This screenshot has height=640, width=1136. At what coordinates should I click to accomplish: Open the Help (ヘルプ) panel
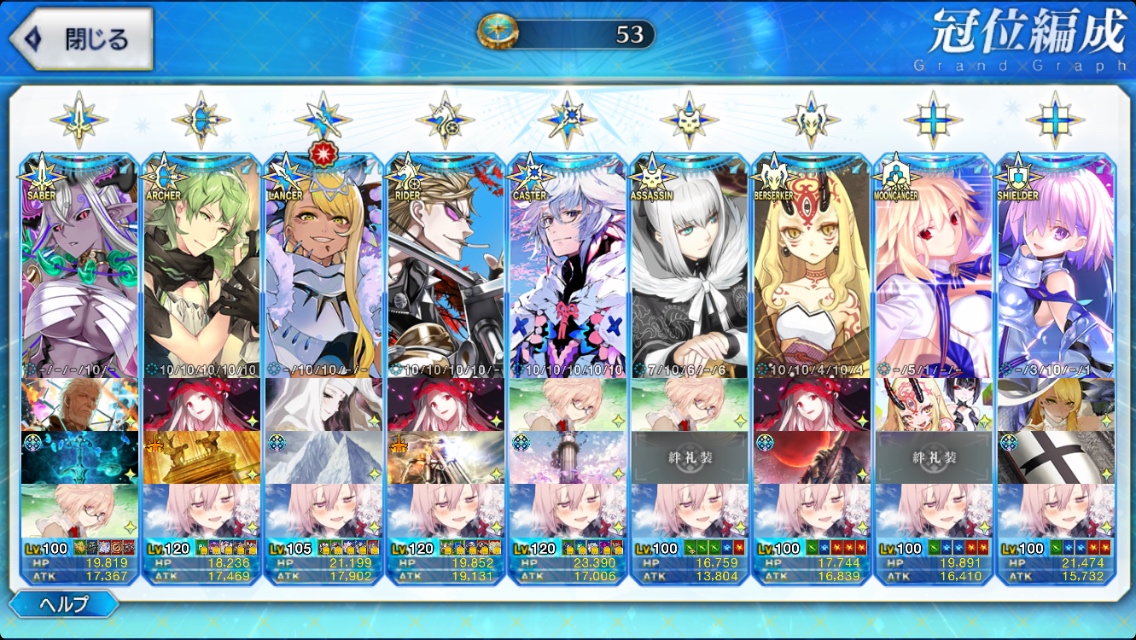[64, 604]
